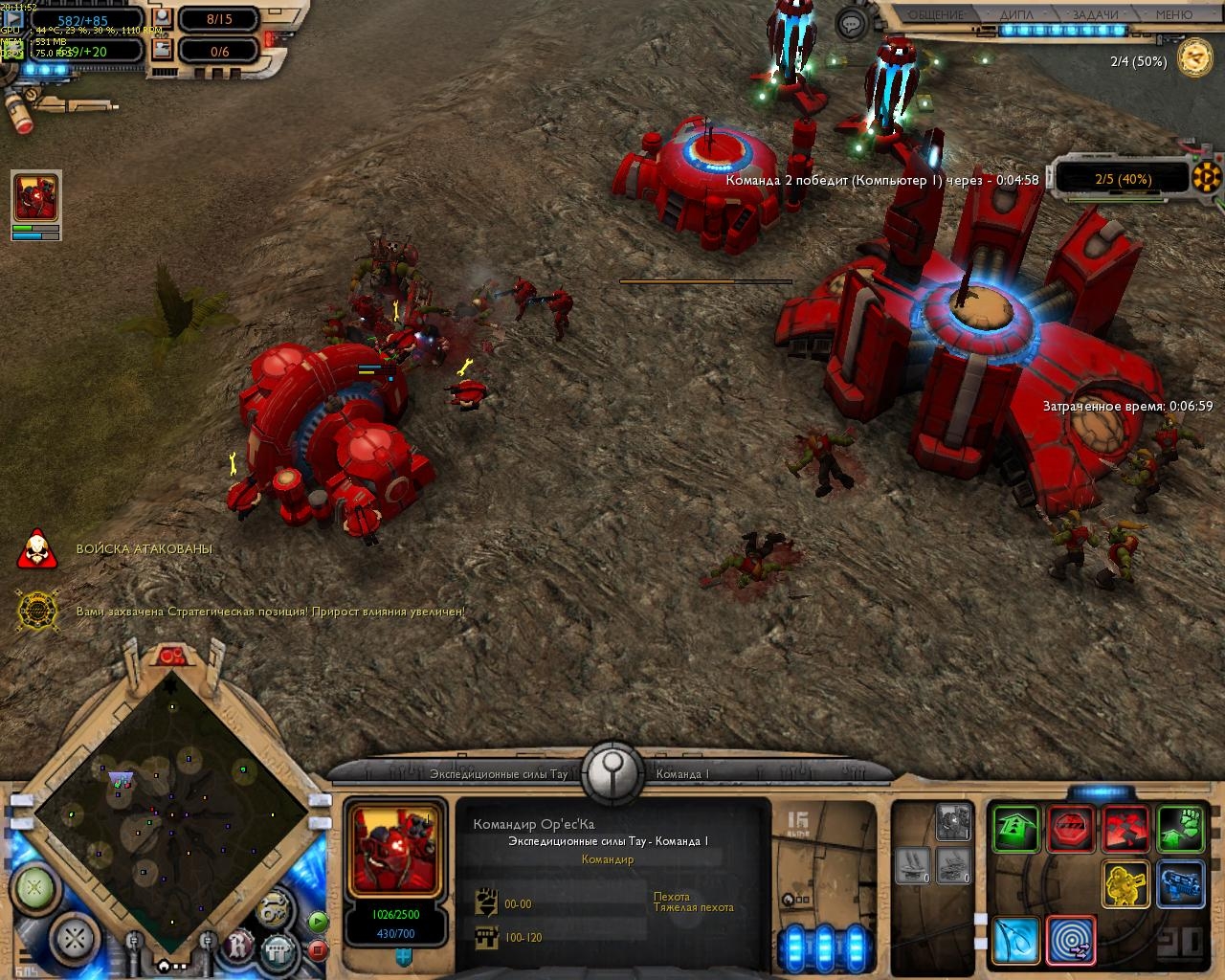This screenshot has height=980, width=1225.
Task: Click the red stop button beside minimap
Action: click(318, 950)
